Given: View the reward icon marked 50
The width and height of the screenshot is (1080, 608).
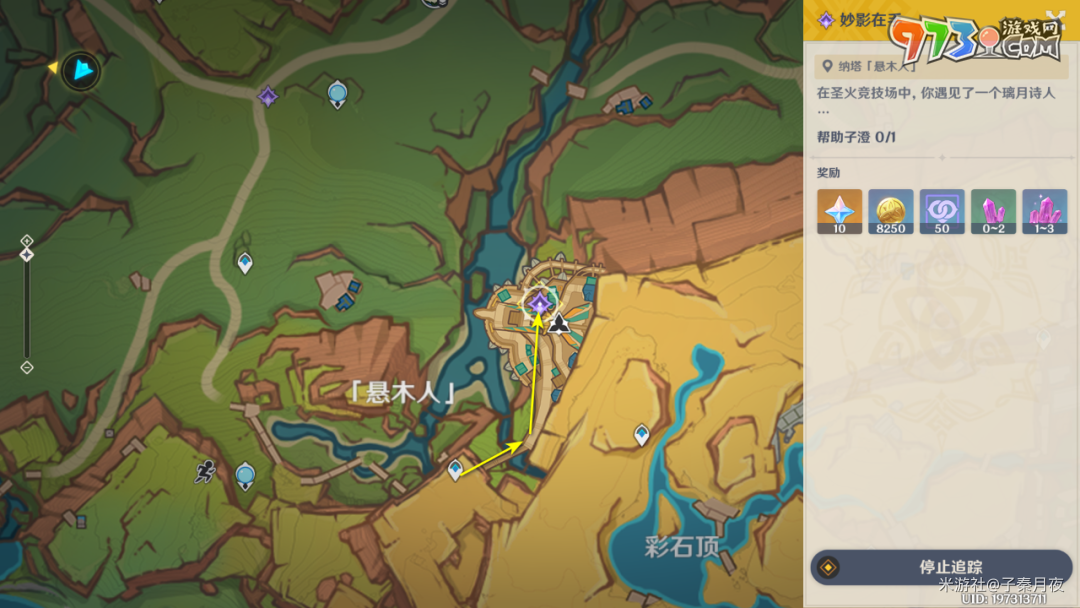Looking at the screenshot, I should (x=942, y=211).
